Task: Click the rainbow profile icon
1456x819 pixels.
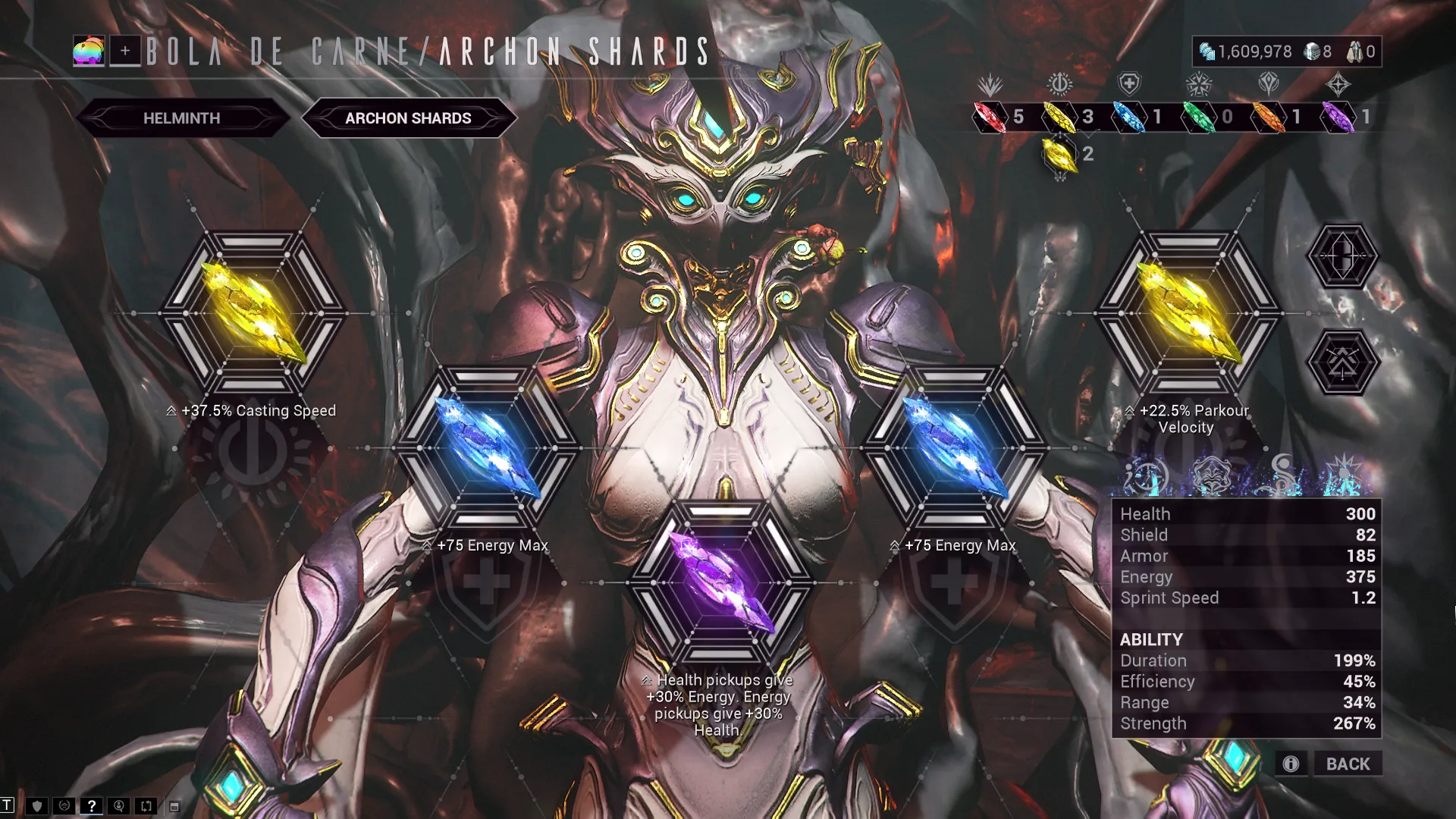Action: point(89,52)
